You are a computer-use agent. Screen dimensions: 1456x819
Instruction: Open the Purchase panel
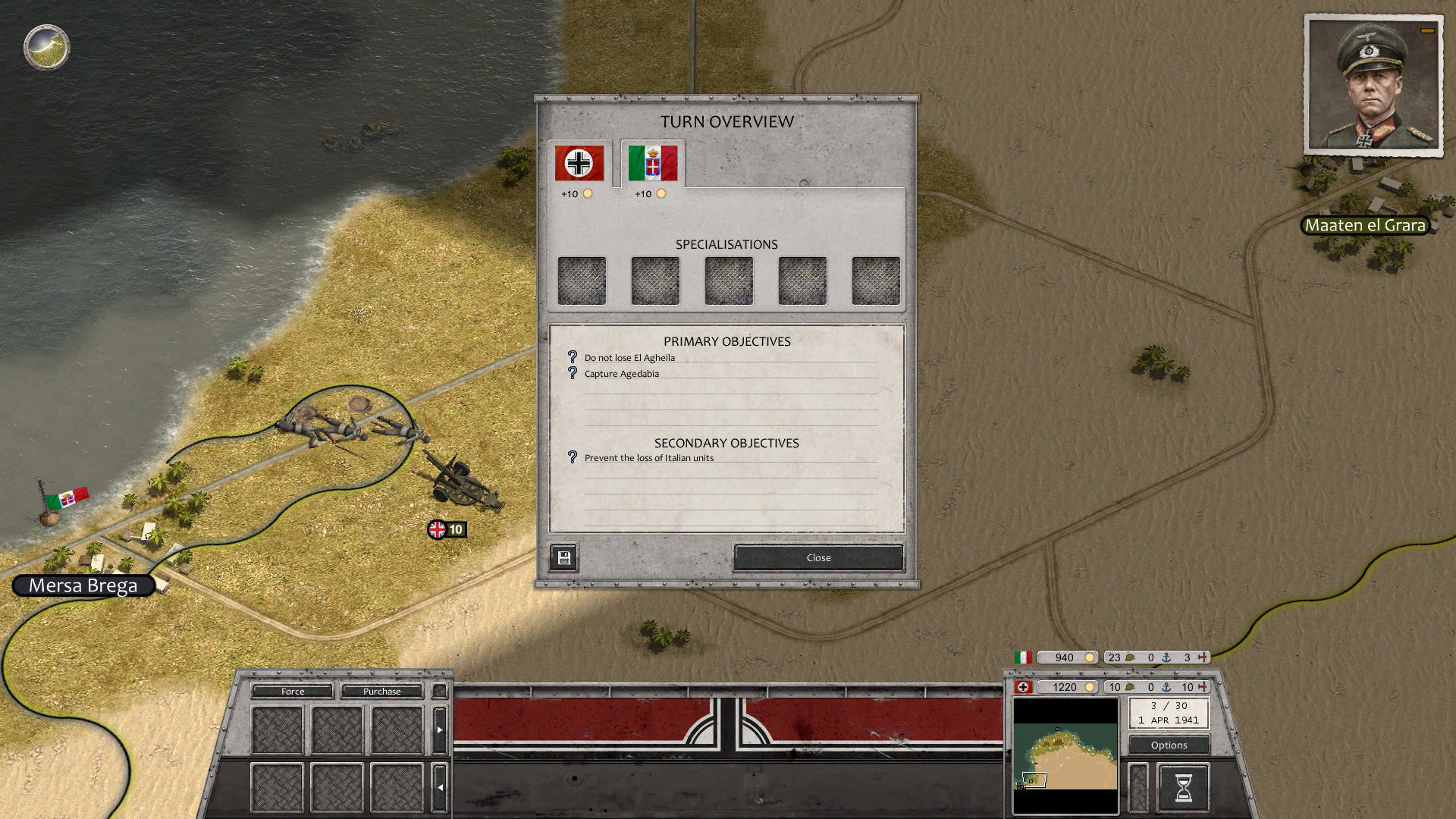[x=381, y=691]
